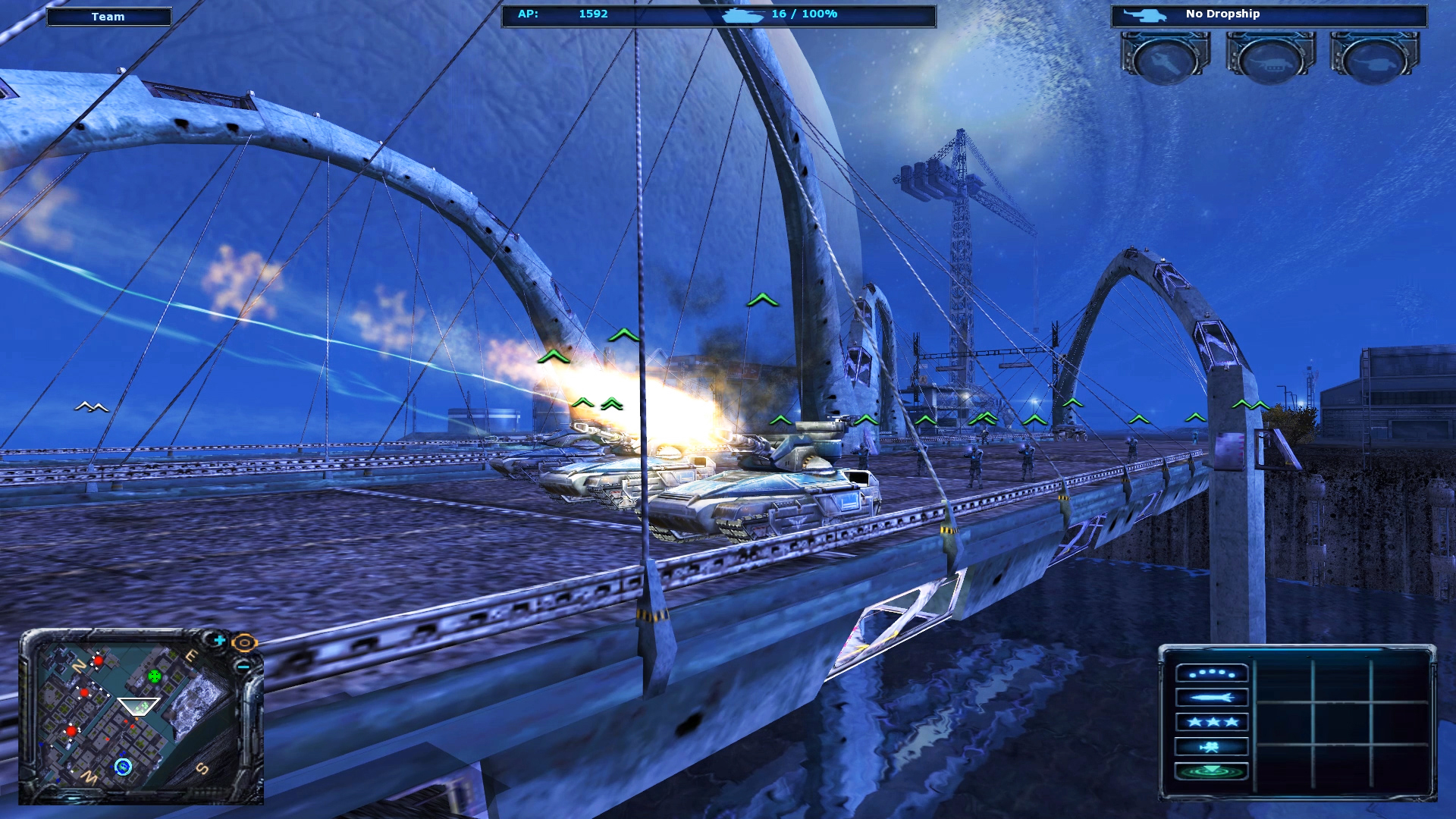Click the 16 / 100% health display
The image size is (1456, 819).
point(802,13)
